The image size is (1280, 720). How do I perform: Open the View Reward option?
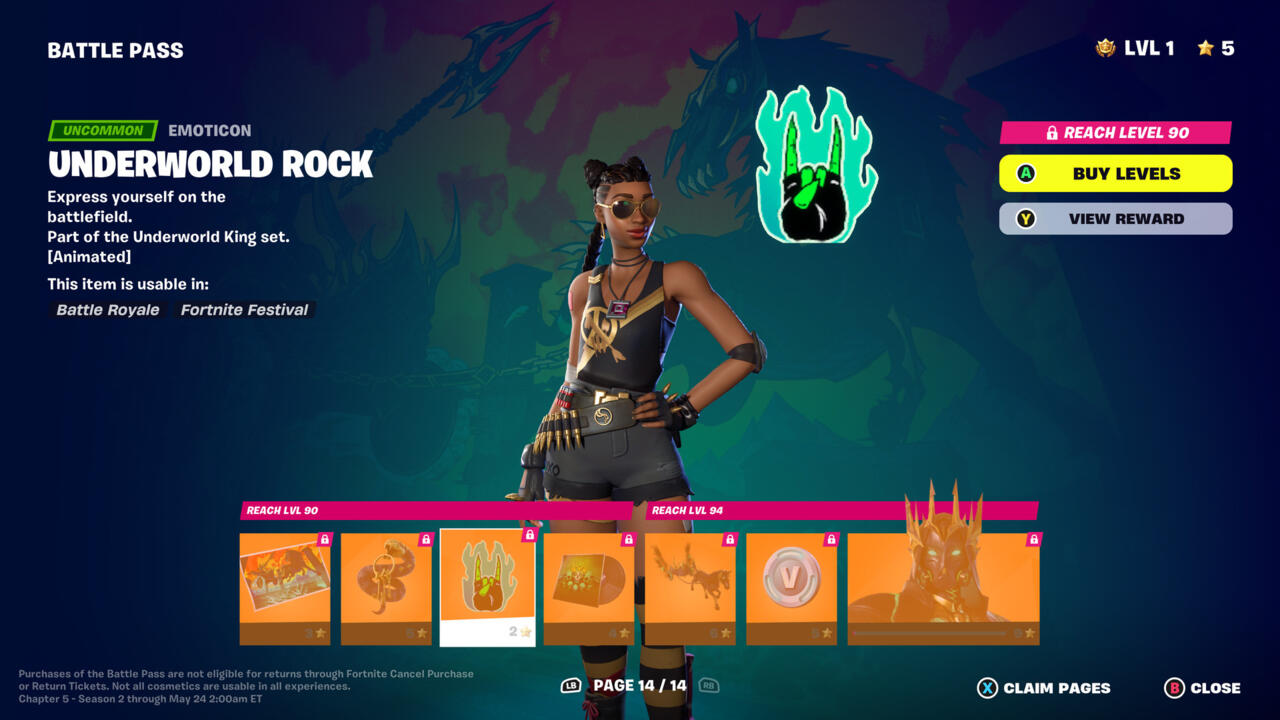pos(1115,219)
